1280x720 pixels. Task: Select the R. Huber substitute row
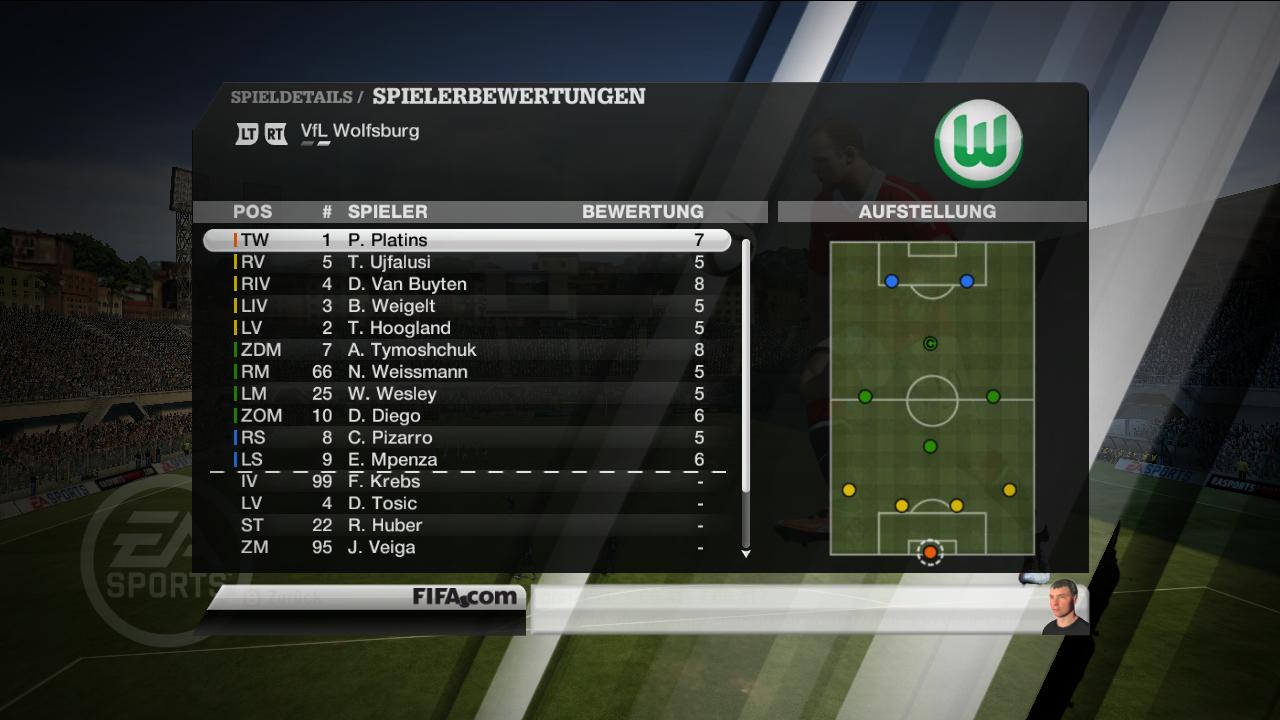click(x=466, y=525)
